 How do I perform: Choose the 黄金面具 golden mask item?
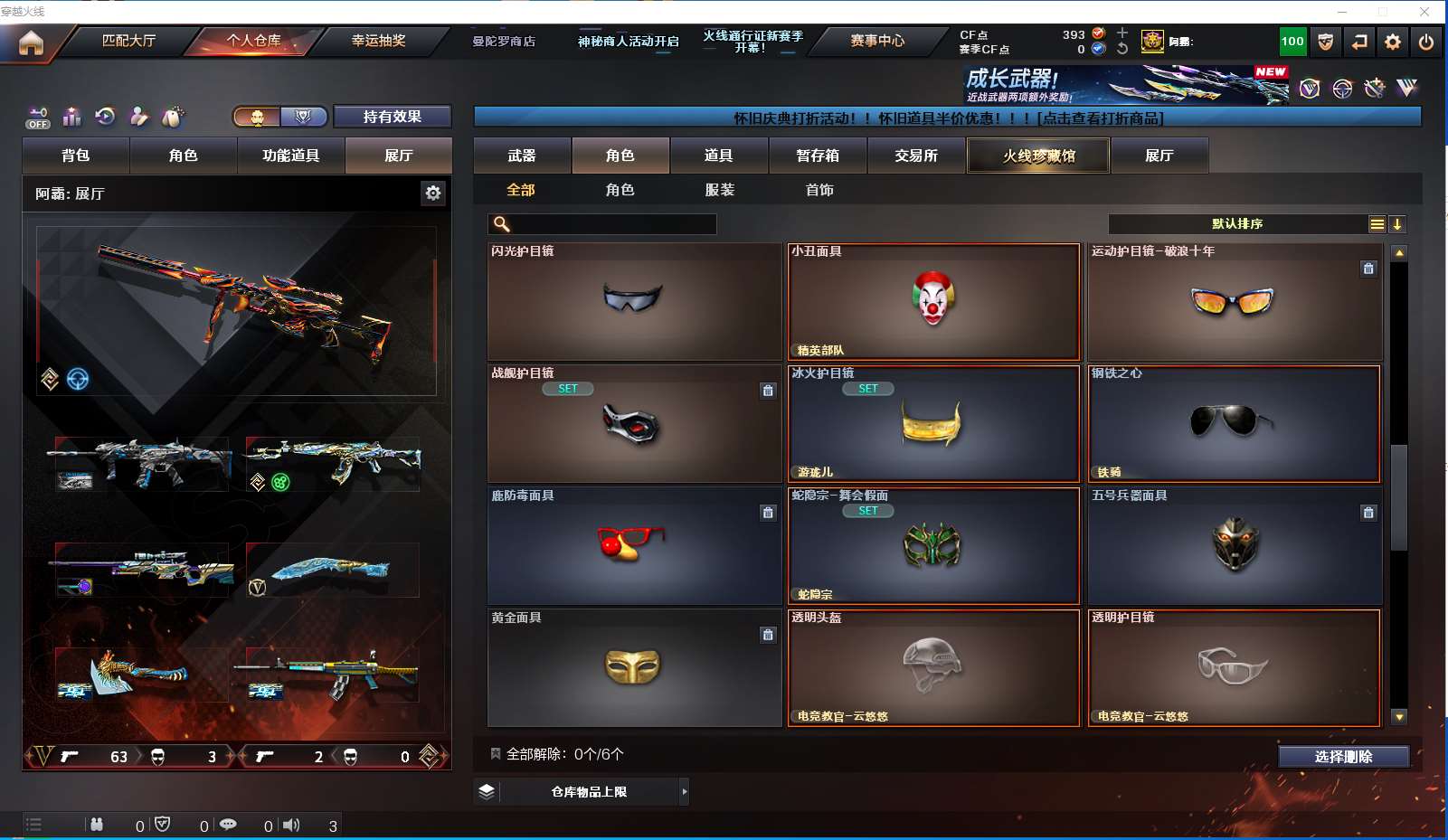point(634,667)
